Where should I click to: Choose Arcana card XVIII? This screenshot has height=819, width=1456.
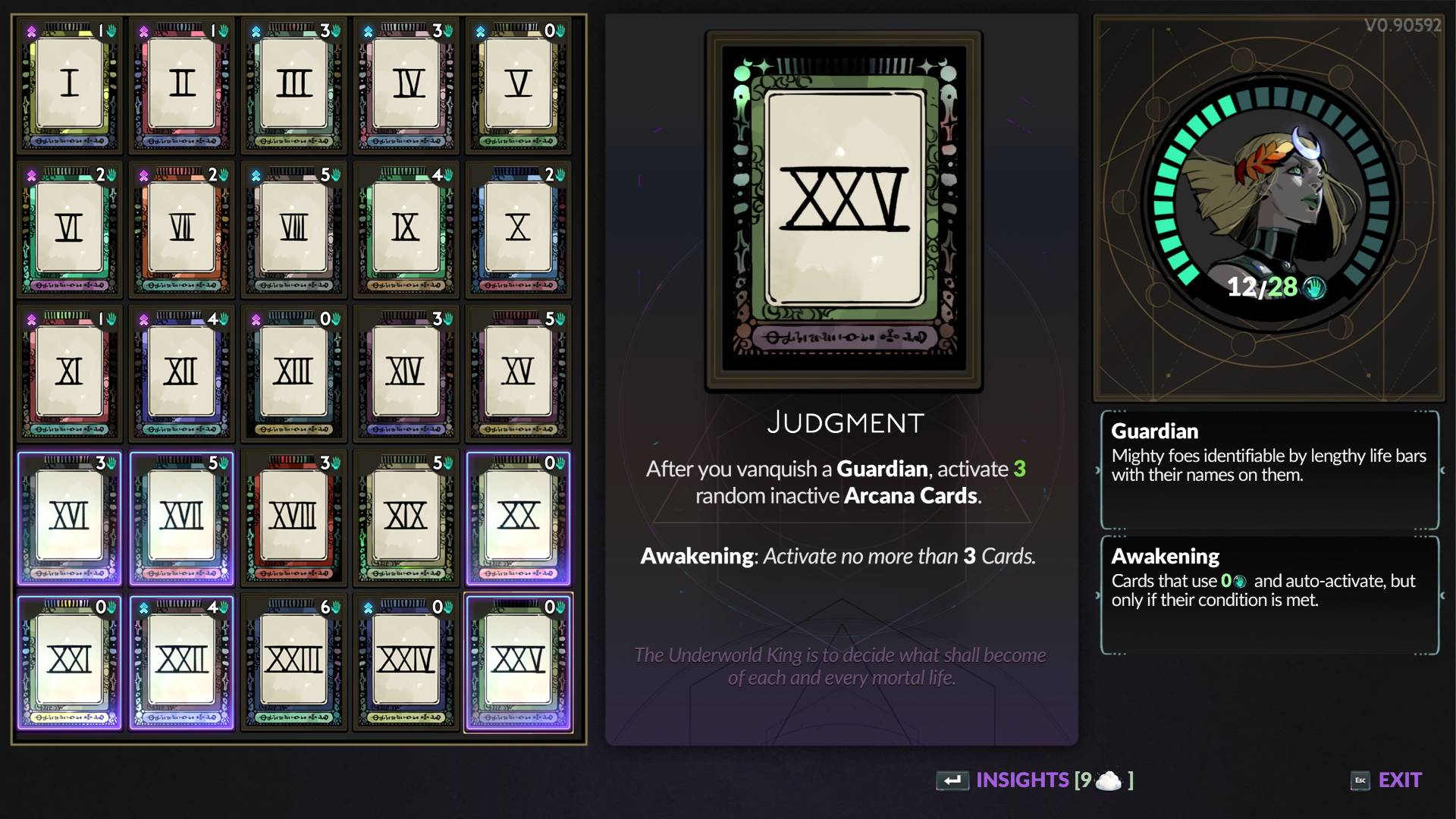[294, 517]
